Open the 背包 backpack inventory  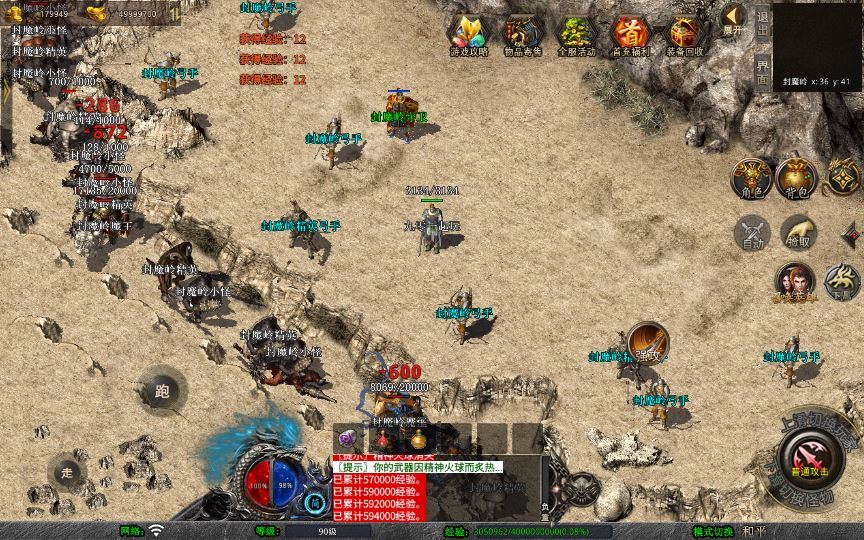(797, 178)
